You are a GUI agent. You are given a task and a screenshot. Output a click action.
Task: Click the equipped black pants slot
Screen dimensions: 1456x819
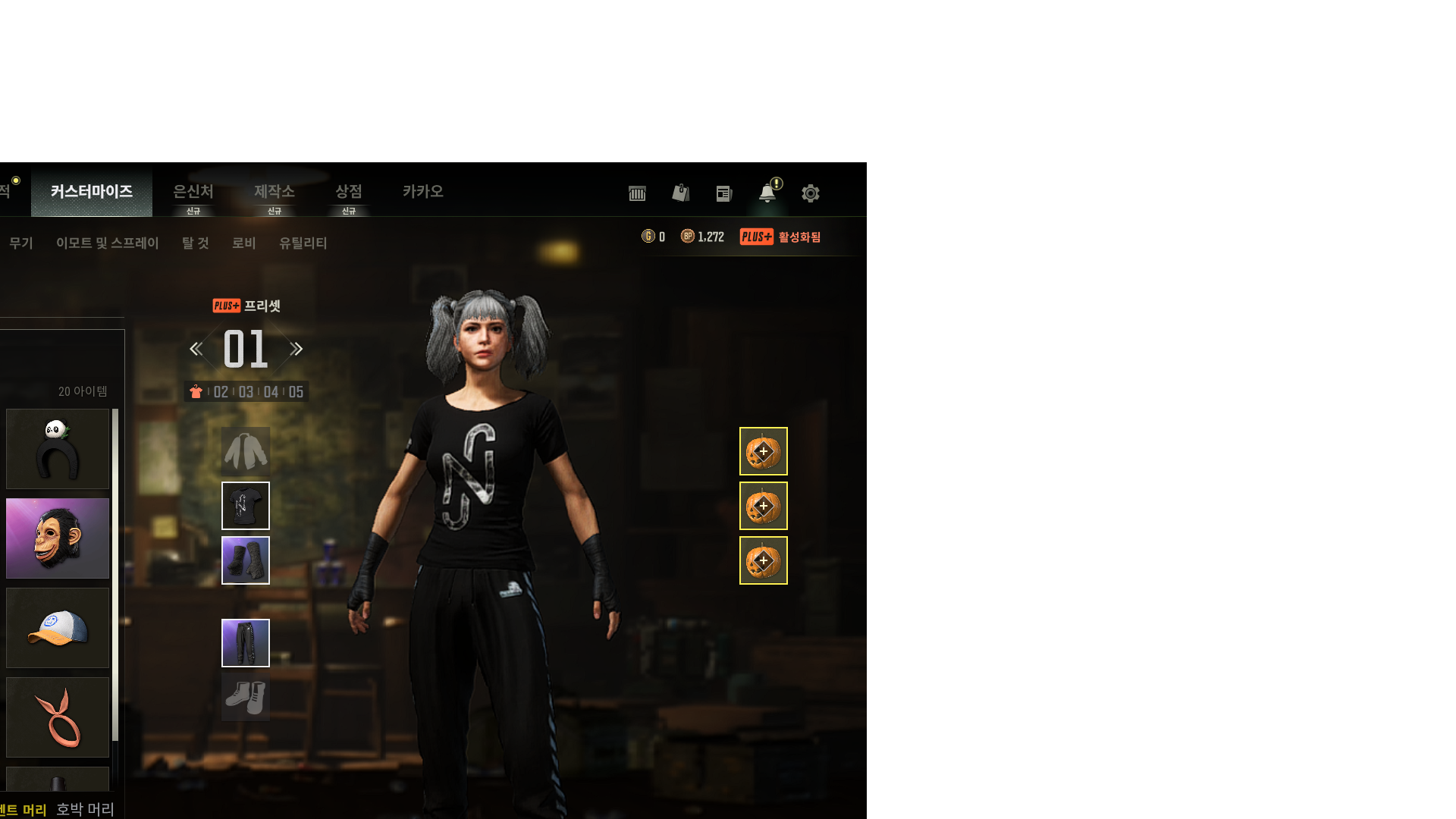click(x=246, y=643)
